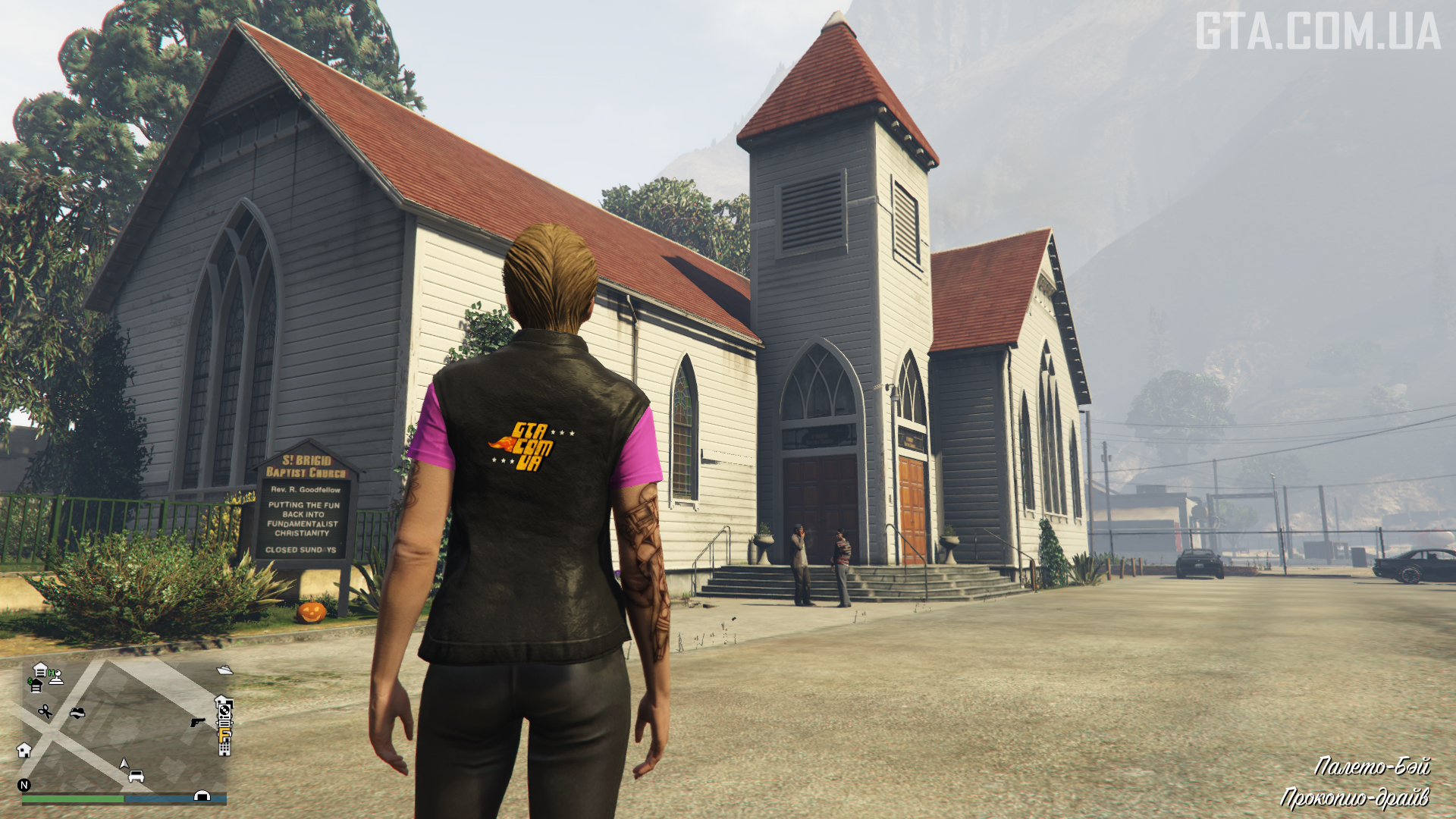
Task: Click the tattoo parlor heart blip
Action: click(77, 713)
